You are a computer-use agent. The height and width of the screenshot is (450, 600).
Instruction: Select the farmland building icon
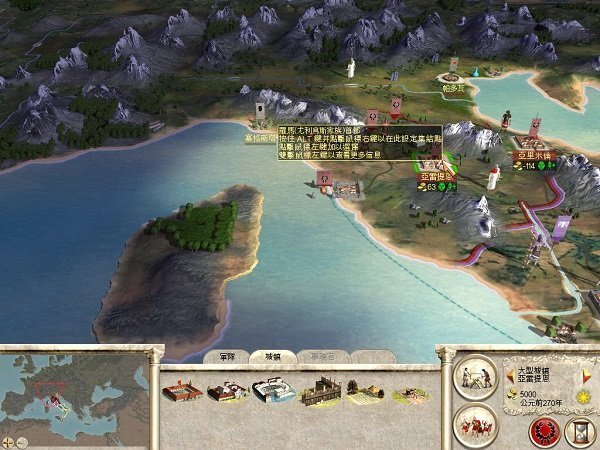[x=366, y=391]
